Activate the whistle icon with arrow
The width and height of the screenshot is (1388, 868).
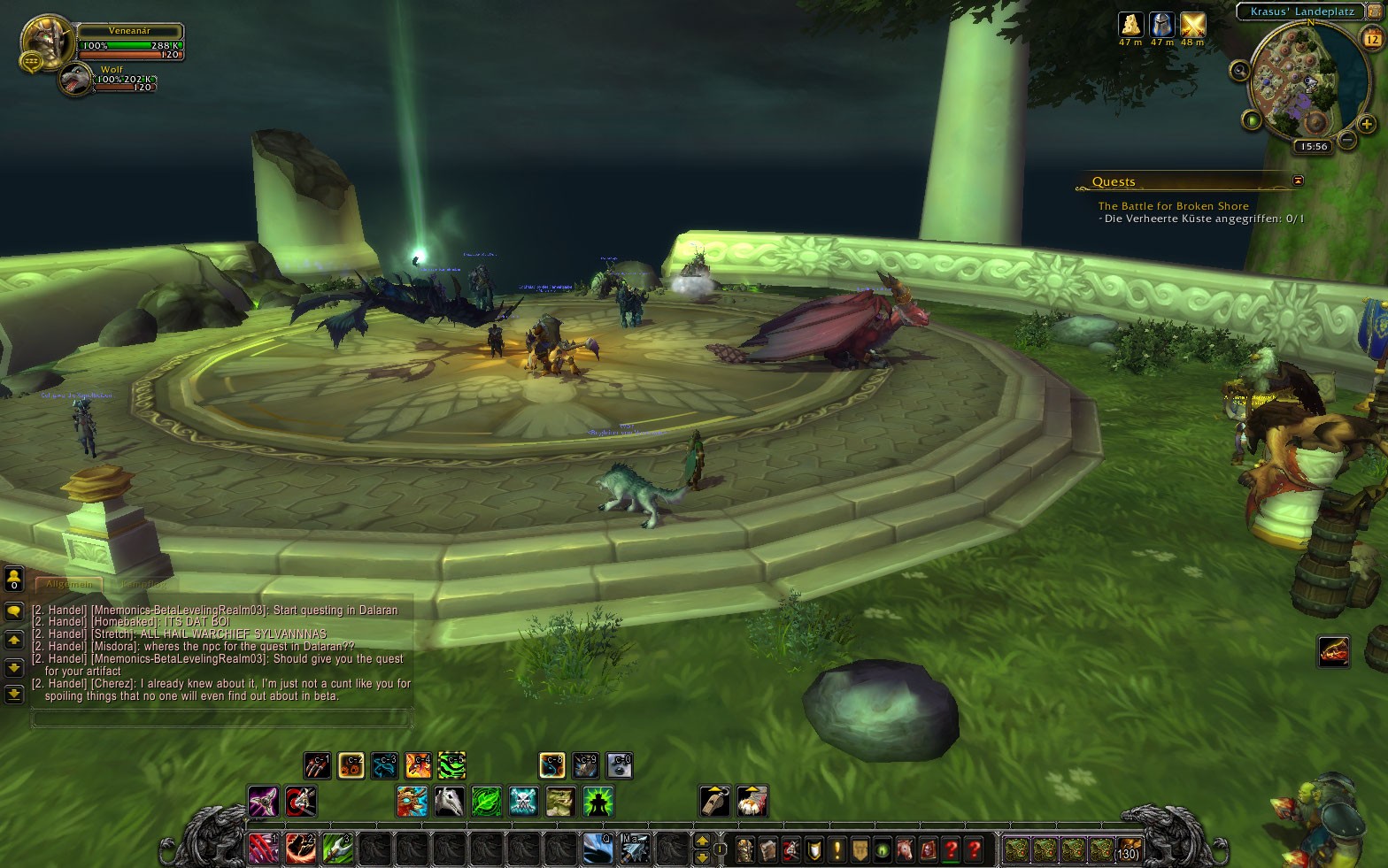click(715, 802)
